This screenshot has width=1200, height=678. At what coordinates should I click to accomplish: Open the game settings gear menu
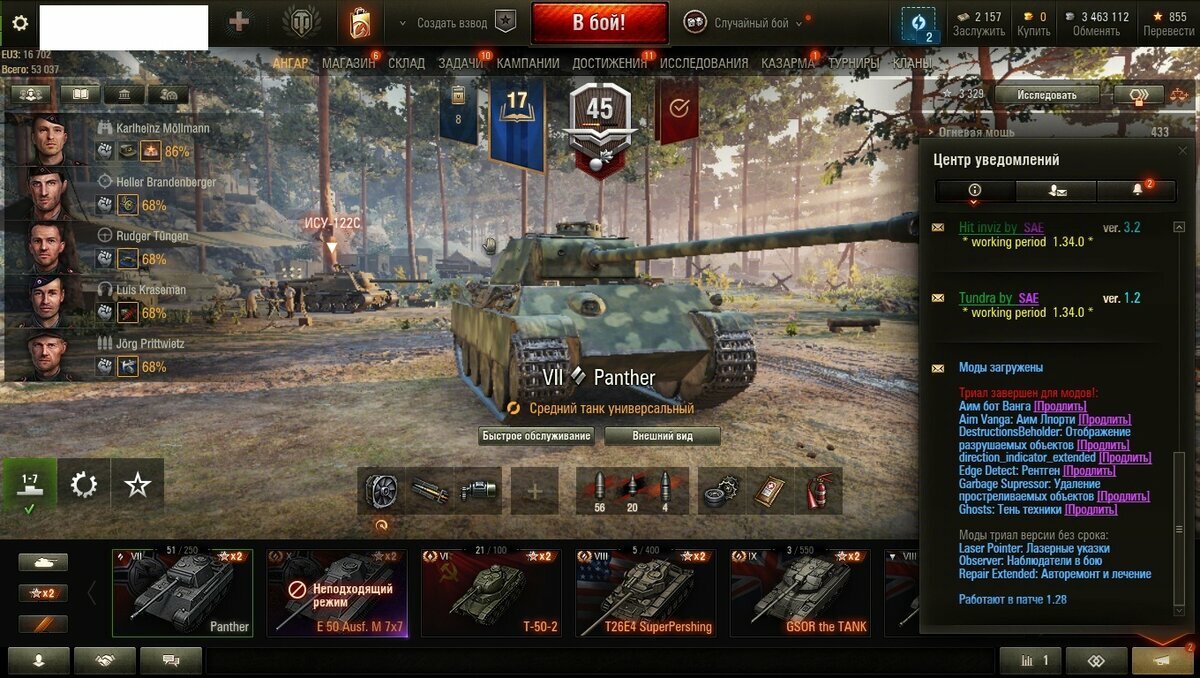click(x=20, y=23)
